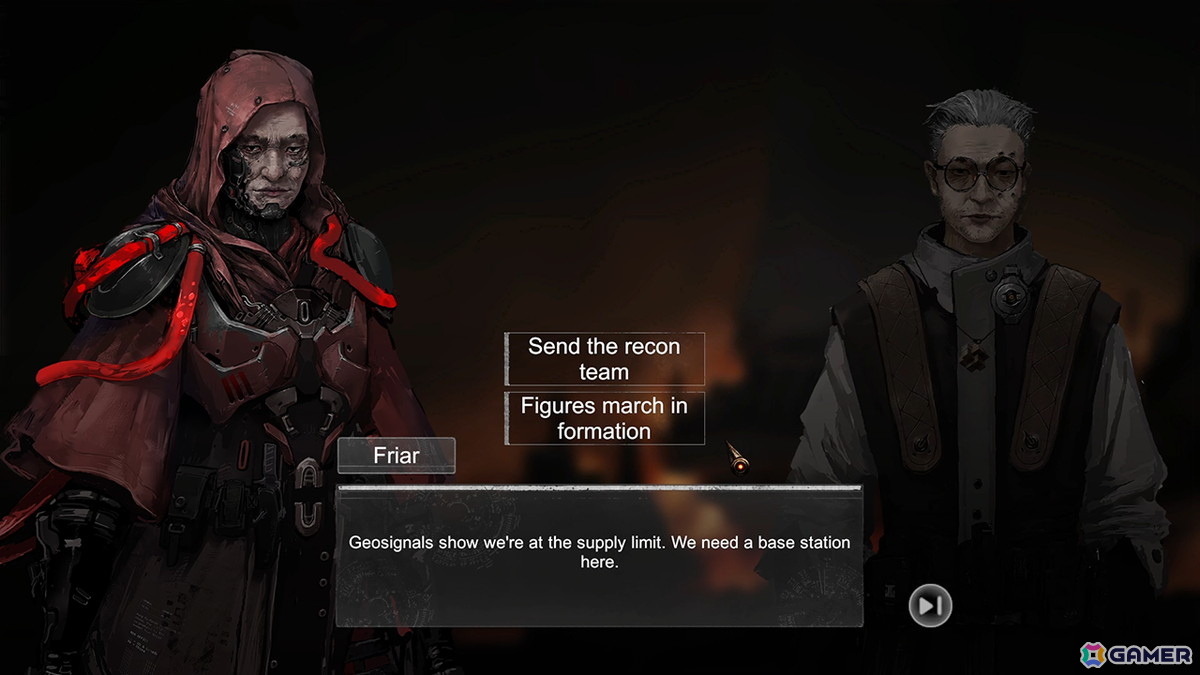Select "Figures march in formation" option
This screenshot has height=675, width=1200.
tap(604, 418)
